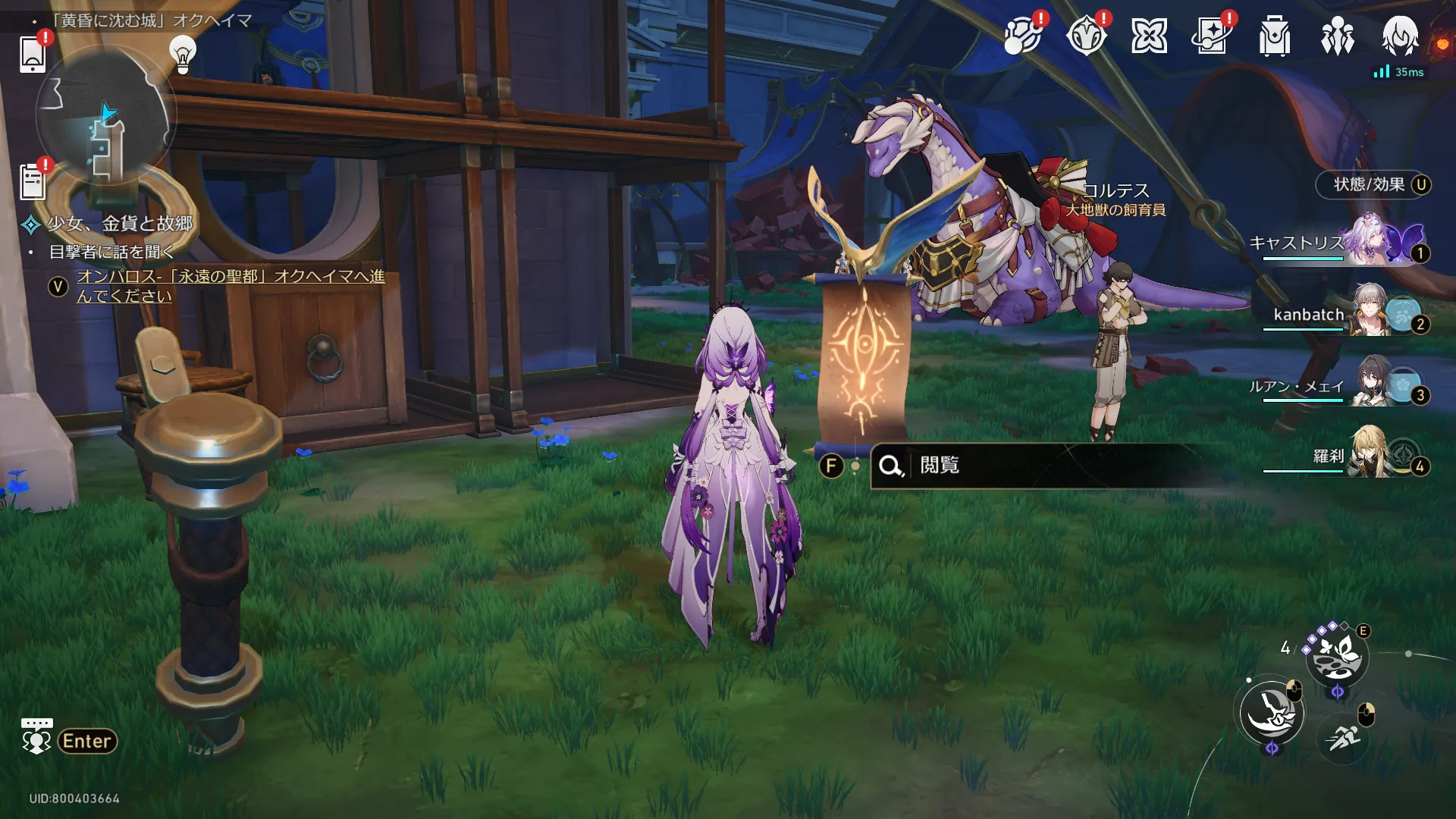Open the warp star-card icon
The image size is (1456, 819).
coord(1211,36)
